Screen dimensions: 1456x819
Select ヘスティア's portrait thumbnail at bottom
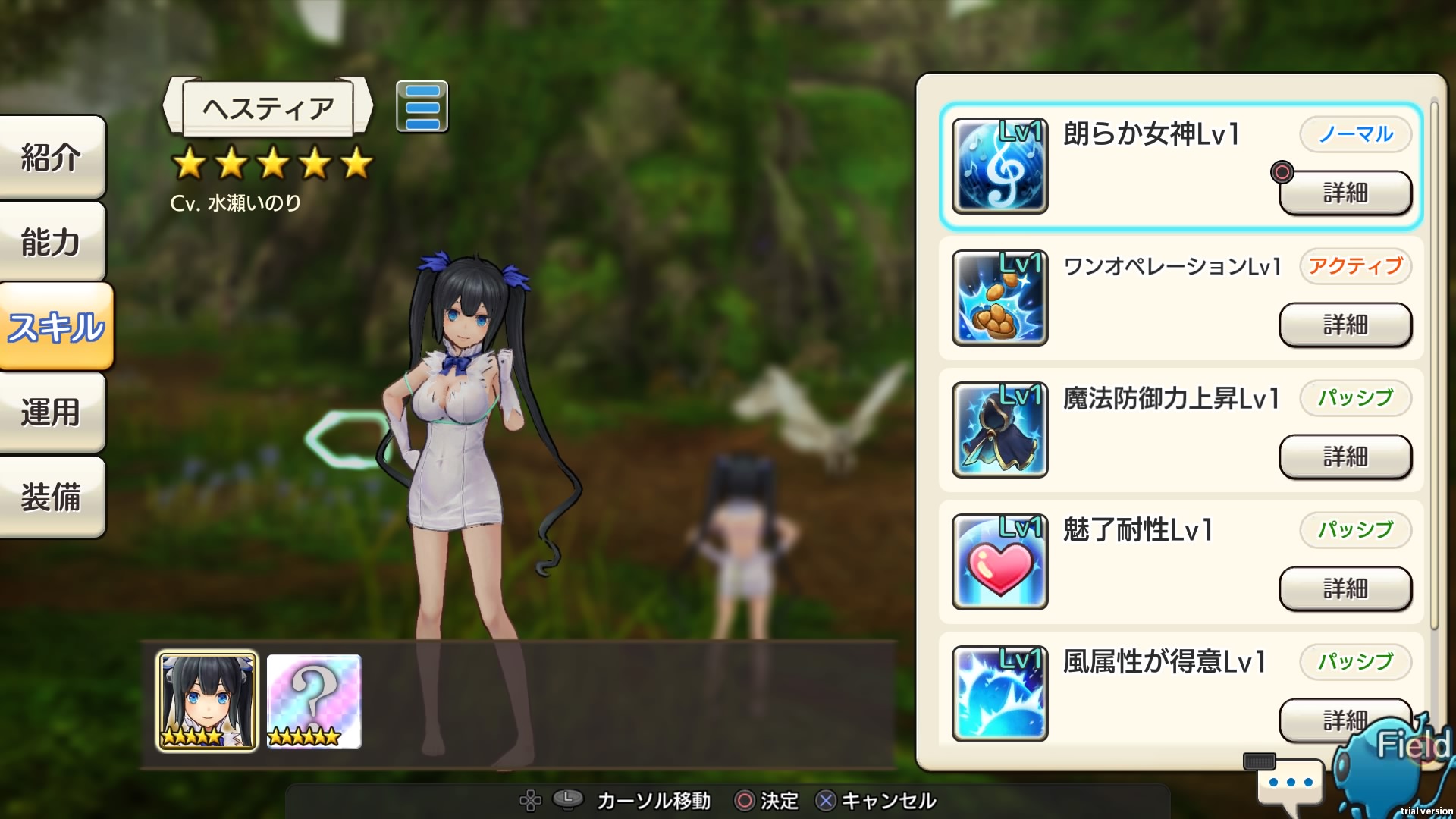point(206,699)
